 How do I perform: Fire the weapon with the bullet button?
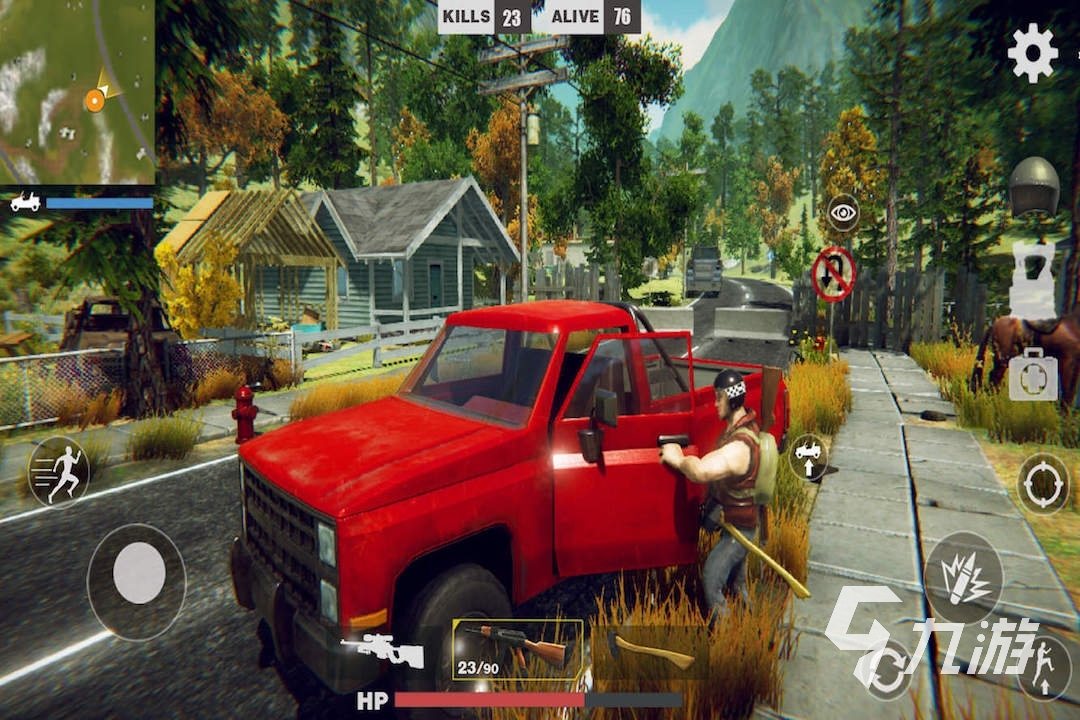coord(963,578)
